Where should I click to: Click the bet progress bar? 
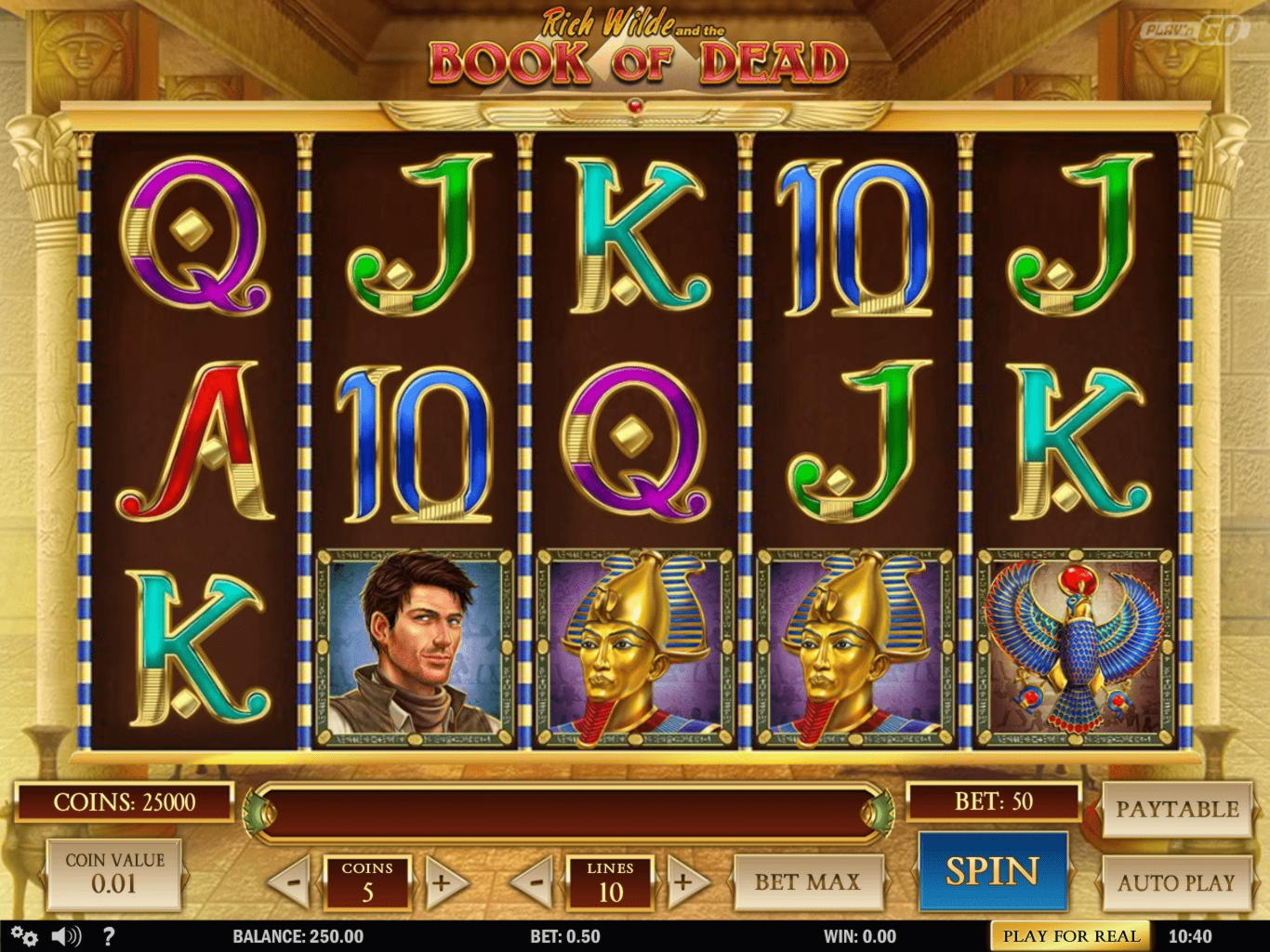coord(567,808)
